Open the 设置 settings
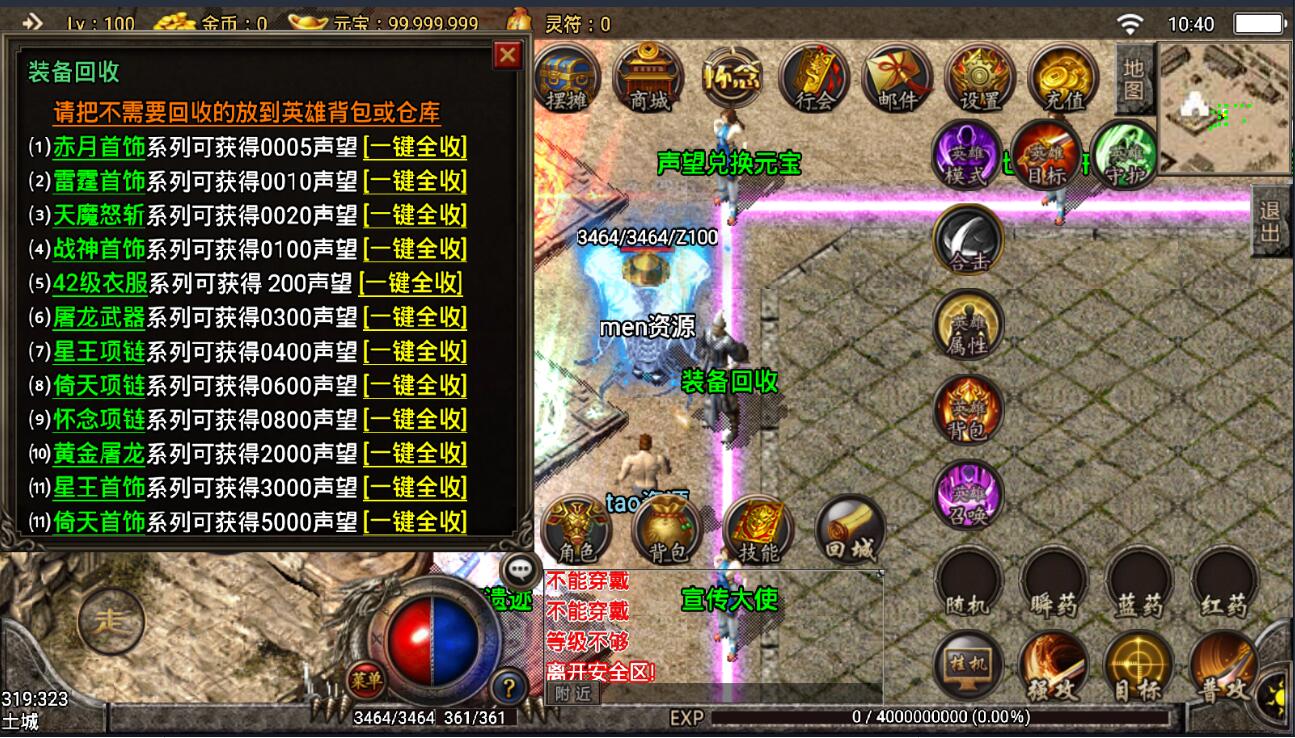Viewport: 1295px width, 738px height. (980, 77)
